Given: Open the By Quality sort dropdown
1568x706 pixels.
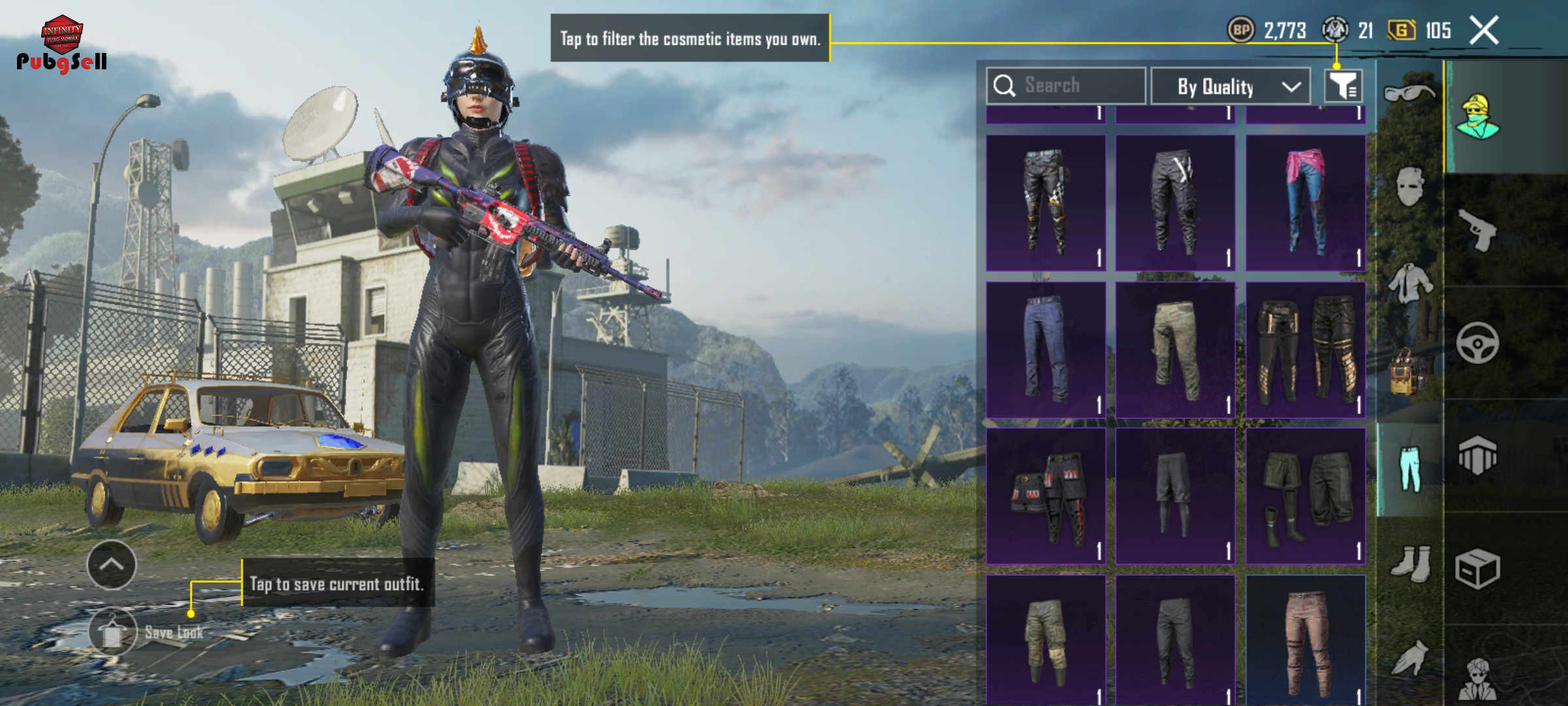Looking at the screenshot, I should tap(1230, 86).
